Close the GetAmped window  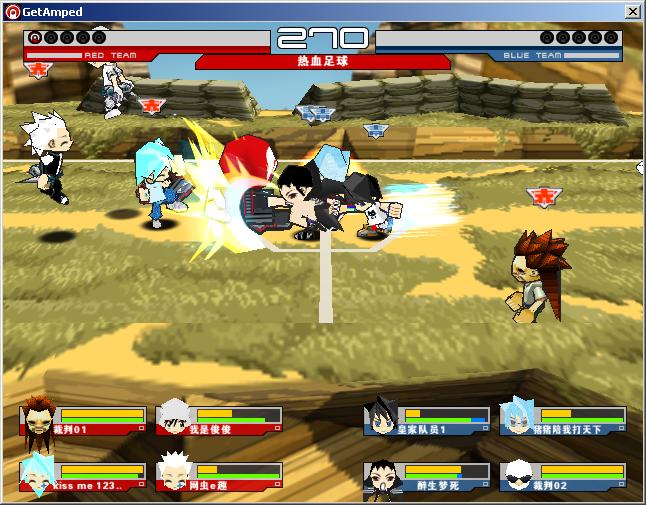point(633,11)
